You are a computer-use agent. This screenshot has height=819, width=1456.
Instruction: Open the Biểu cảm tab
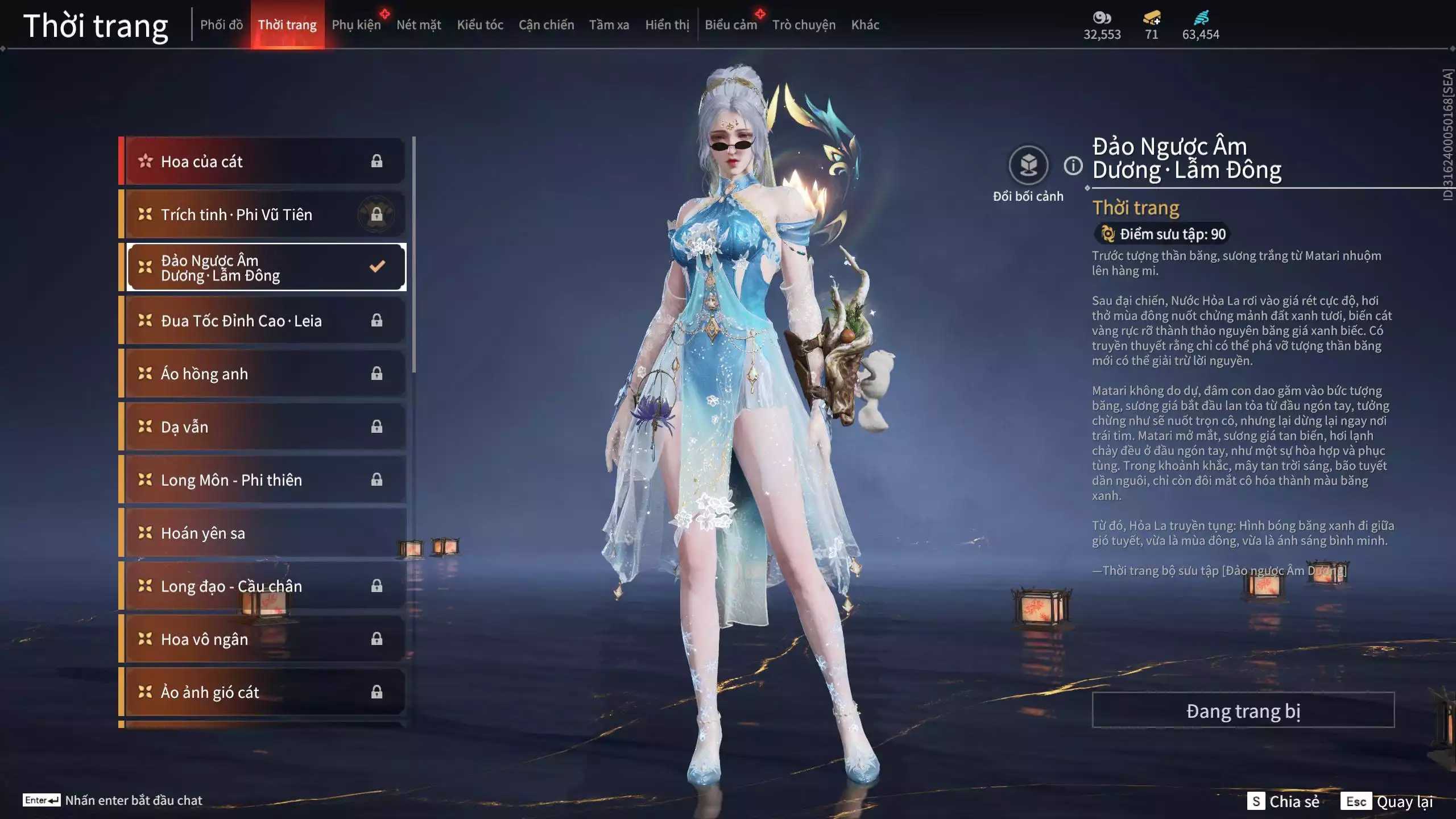coord(731,25)
